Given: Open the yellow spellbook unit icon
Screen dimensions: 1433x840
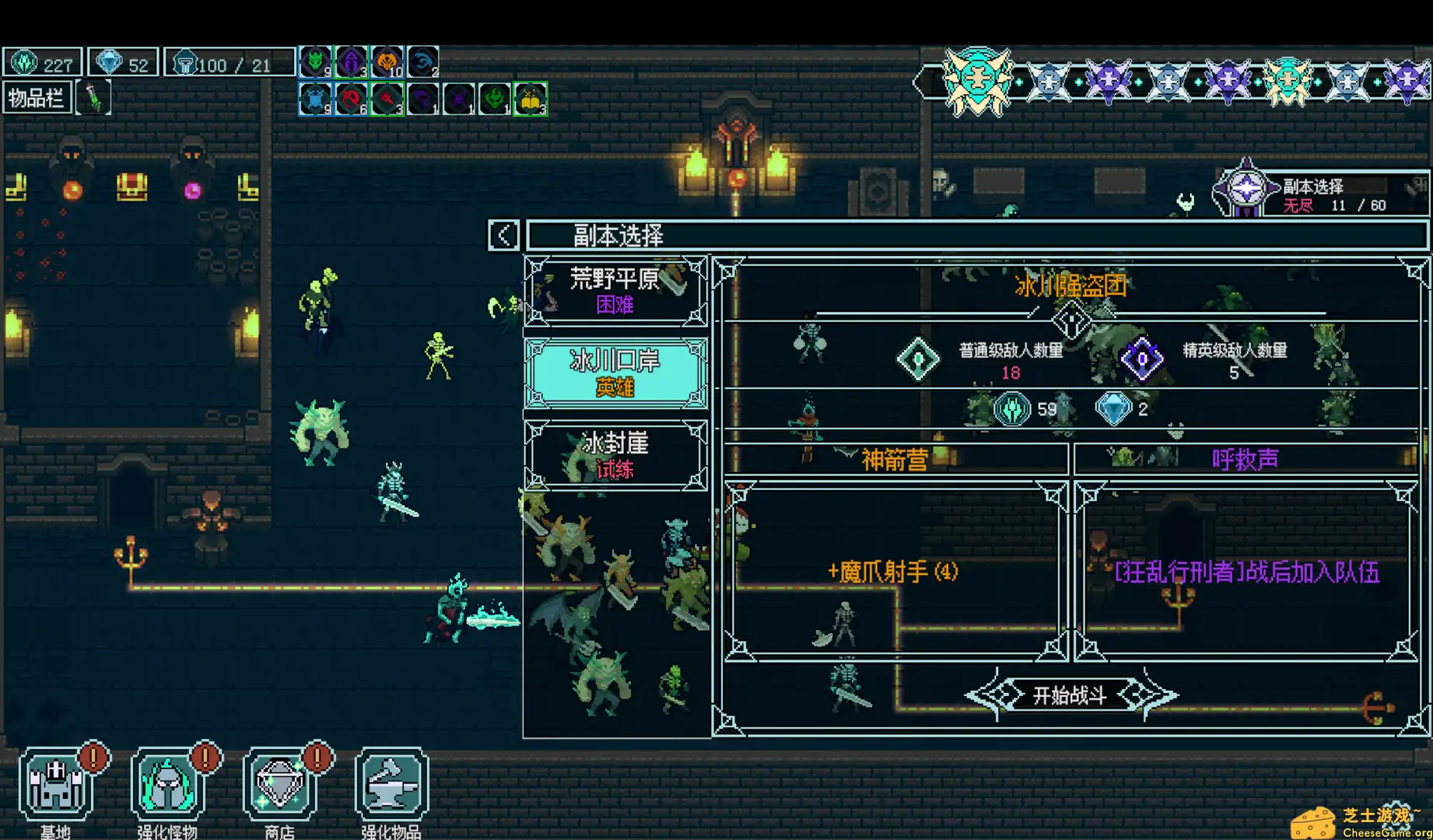Looking at the screenshot, I should point(530,100).
